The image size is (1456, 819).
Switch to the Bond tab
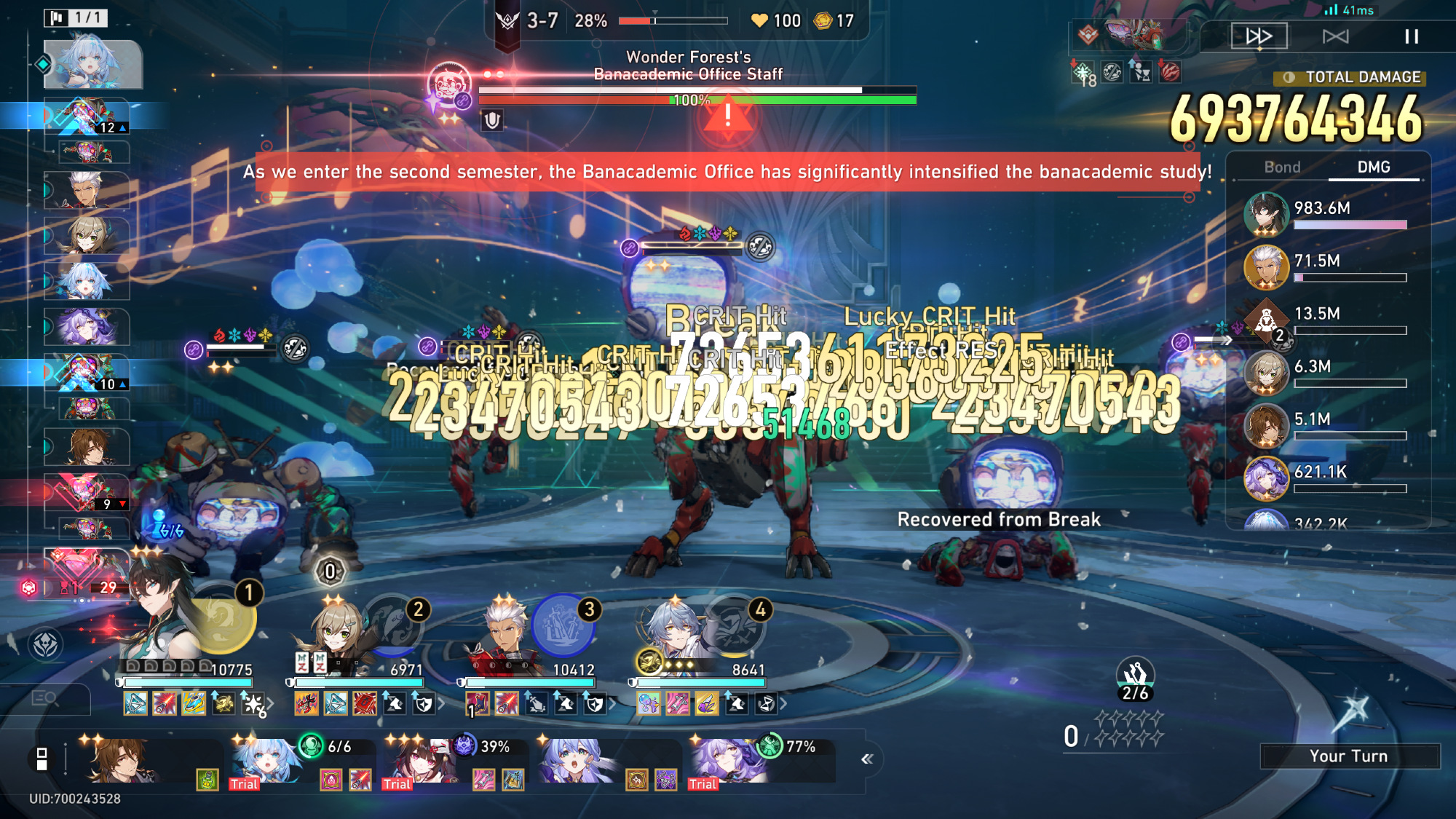1282,167
